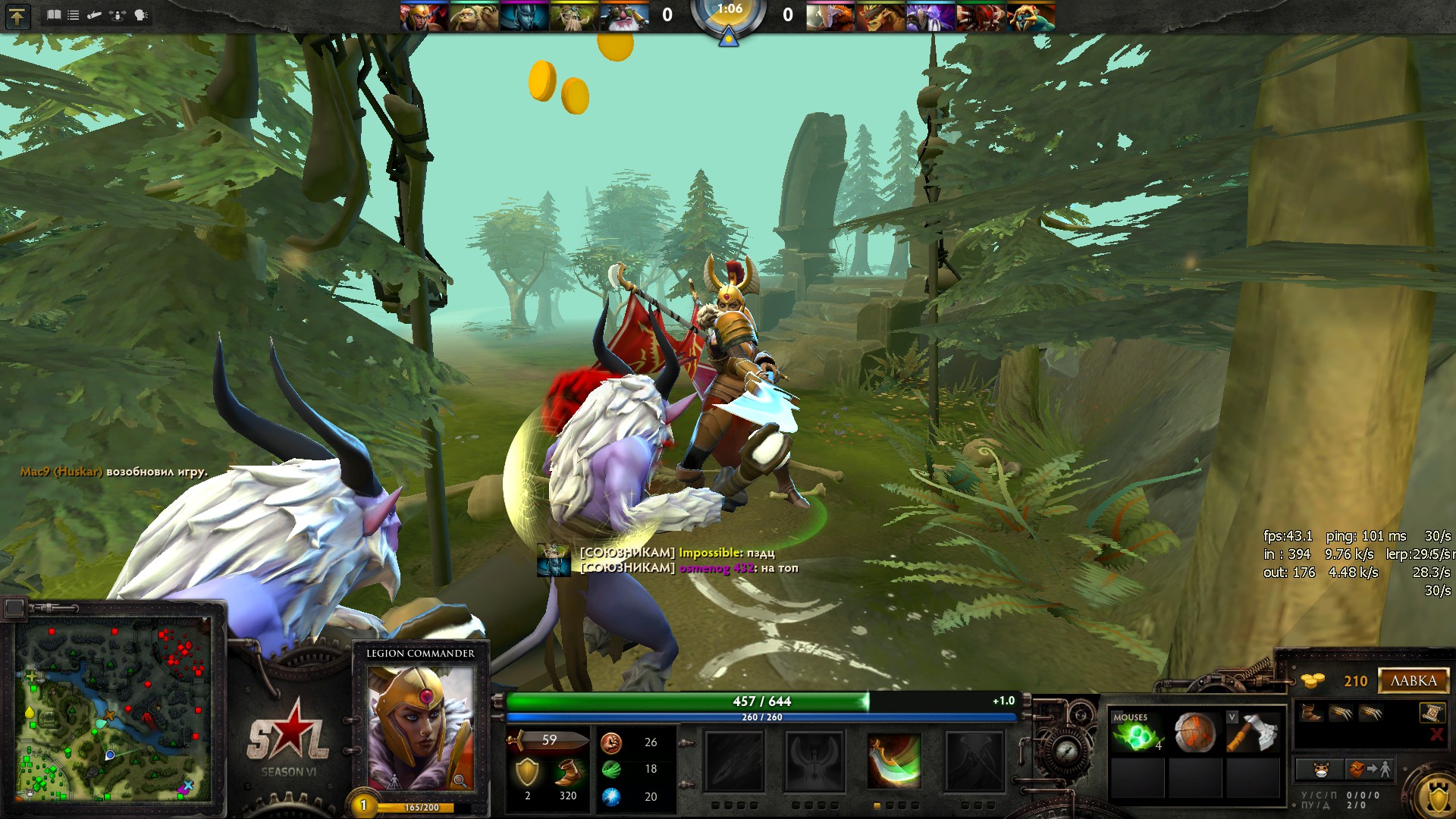Click the courier deliver items button

click(1367, 770)
